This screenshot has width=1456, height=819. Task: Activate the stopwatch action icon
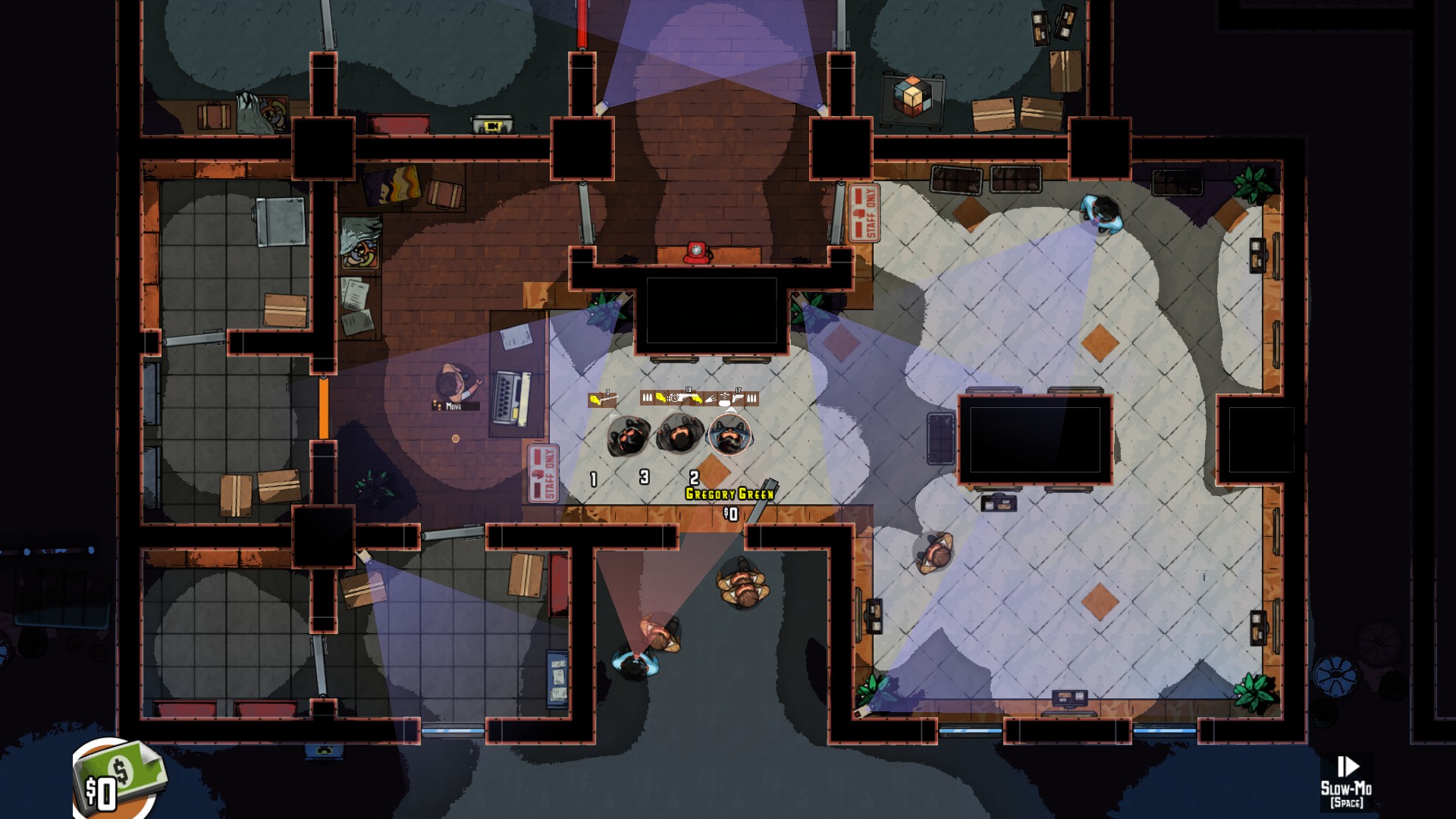pos(673,398)
